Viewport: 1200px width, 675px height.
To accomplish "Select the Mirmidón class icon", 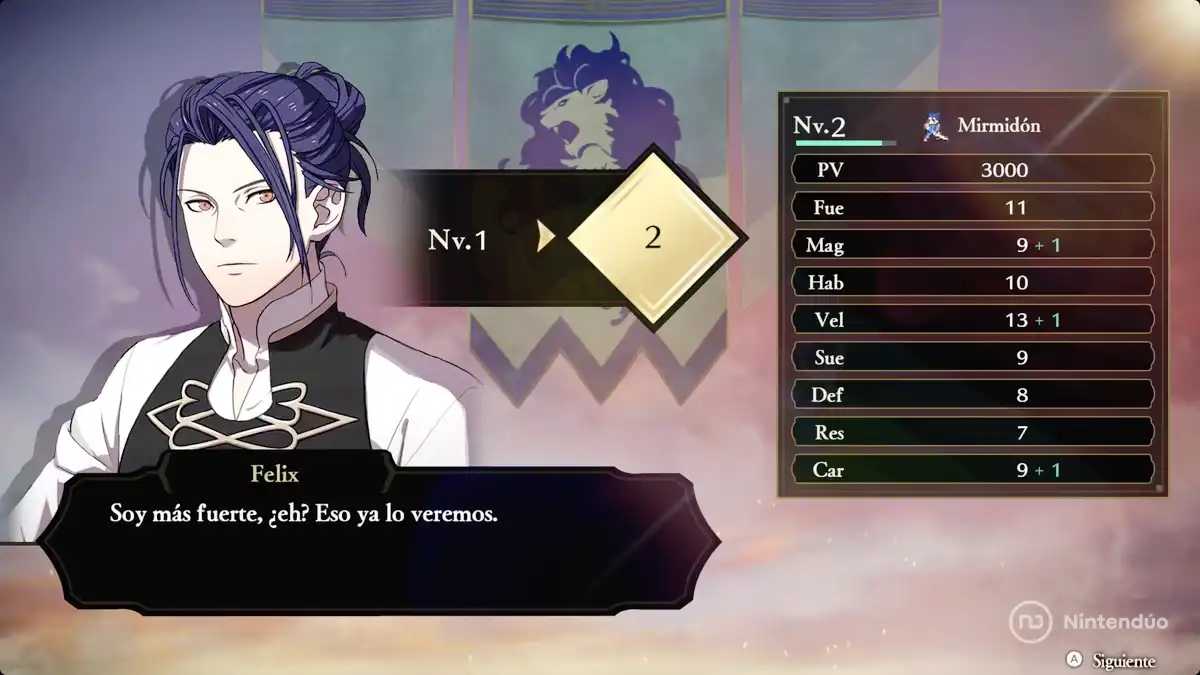I will click(935, 127).
